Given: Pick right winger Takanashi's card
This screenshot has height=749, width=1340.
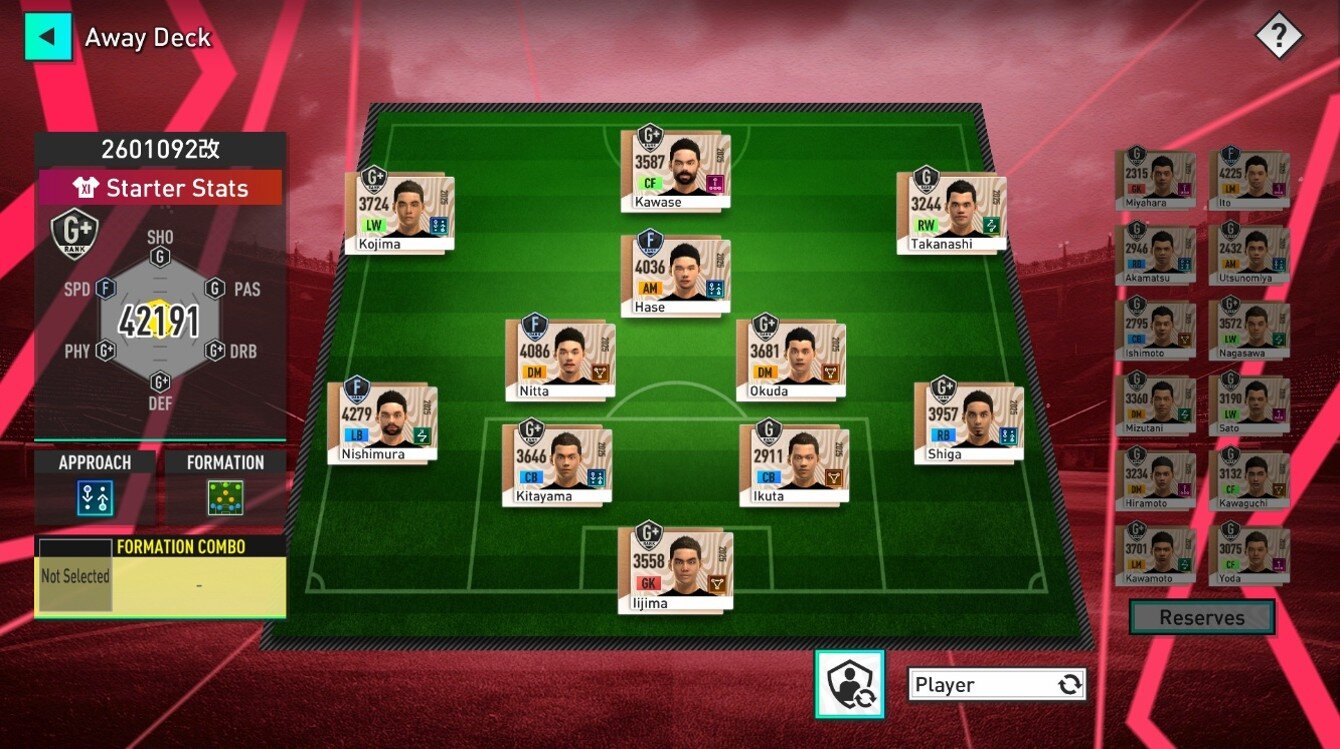Looking at the screenshot, I should click(951, 213).
